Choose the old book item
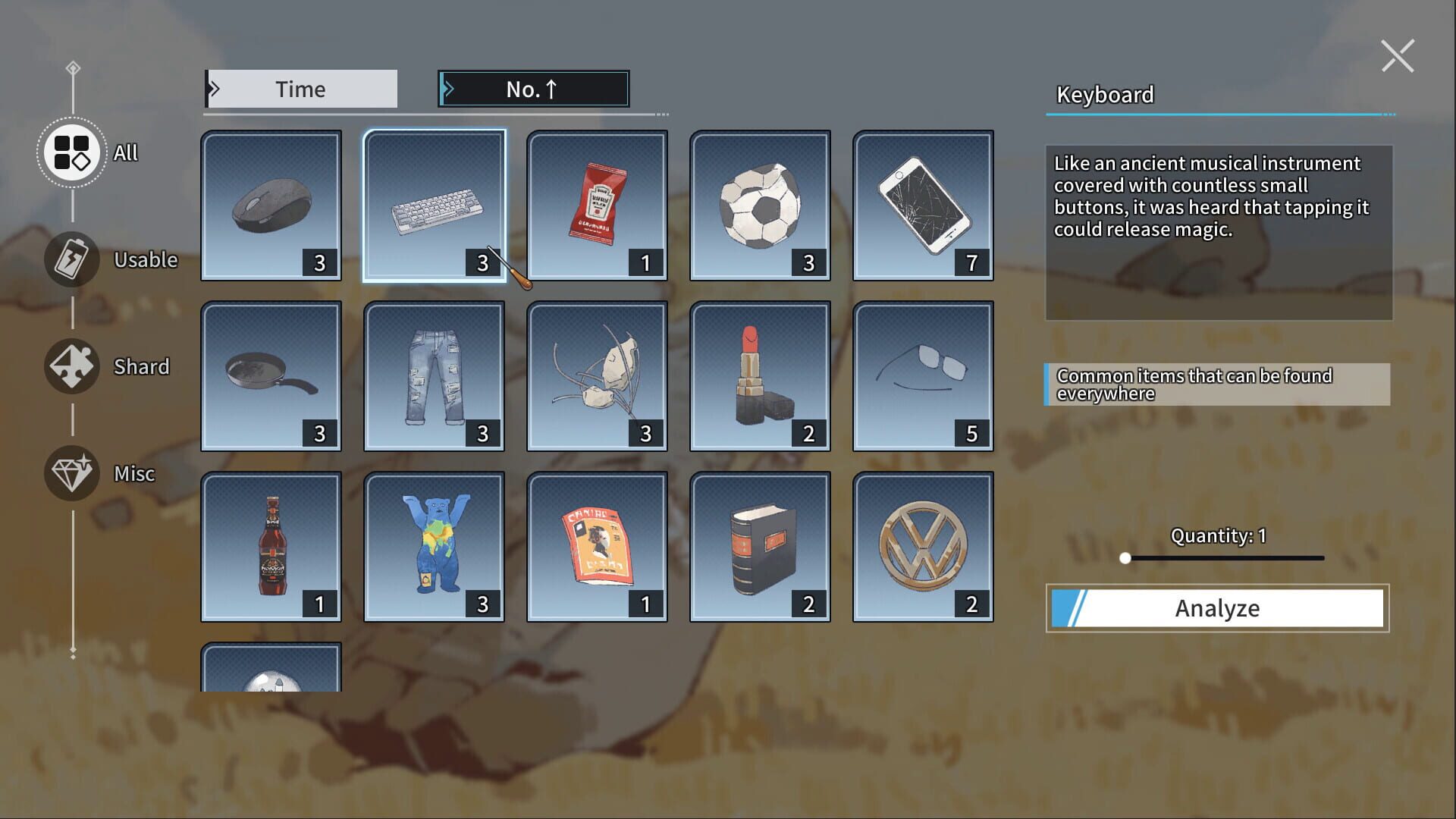 tap(759, 546)
